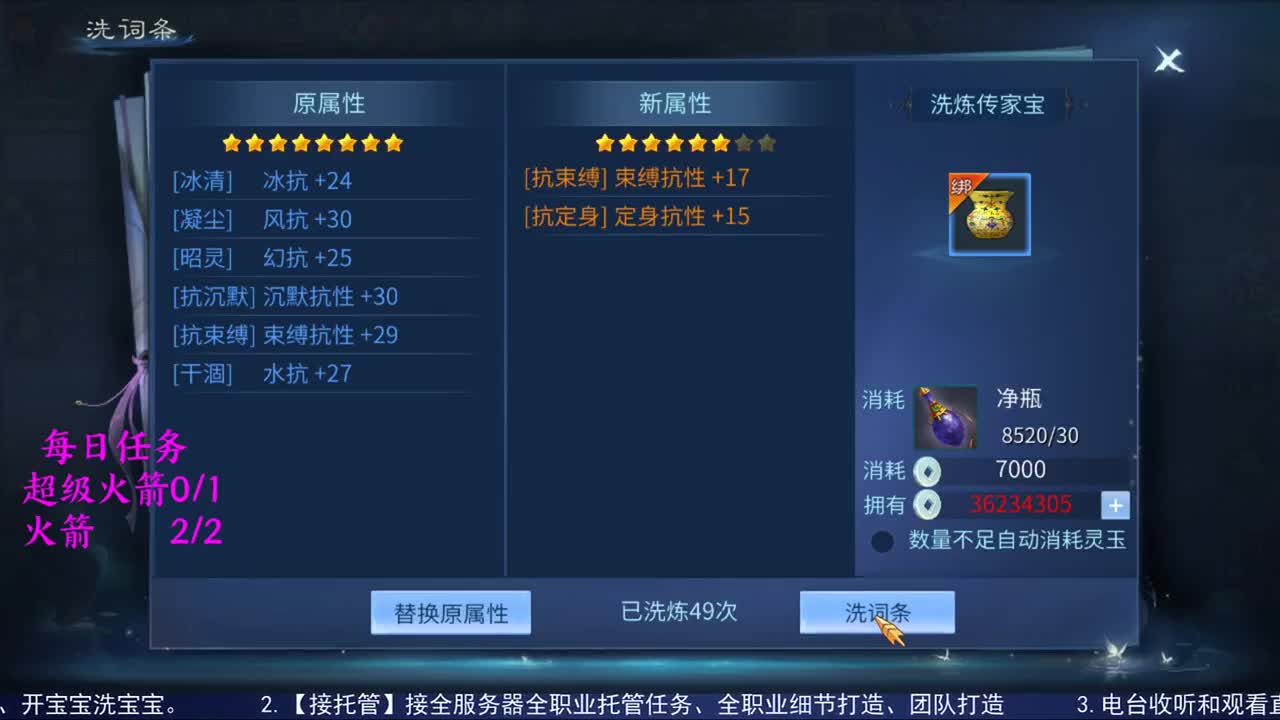This screenshot has width=1280, height=720.
Task: Click the sixth gold star under 原属性
Action: point(347,143)
